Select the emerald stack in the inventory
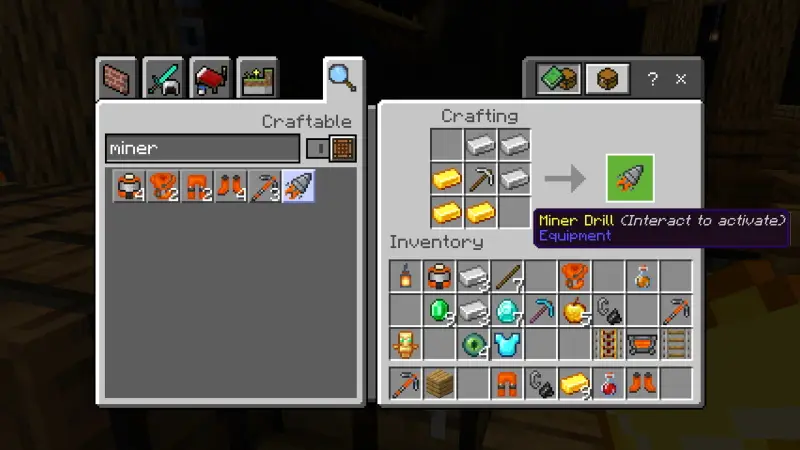The height and width of the screenshot is (450, 800). point(440,310)
